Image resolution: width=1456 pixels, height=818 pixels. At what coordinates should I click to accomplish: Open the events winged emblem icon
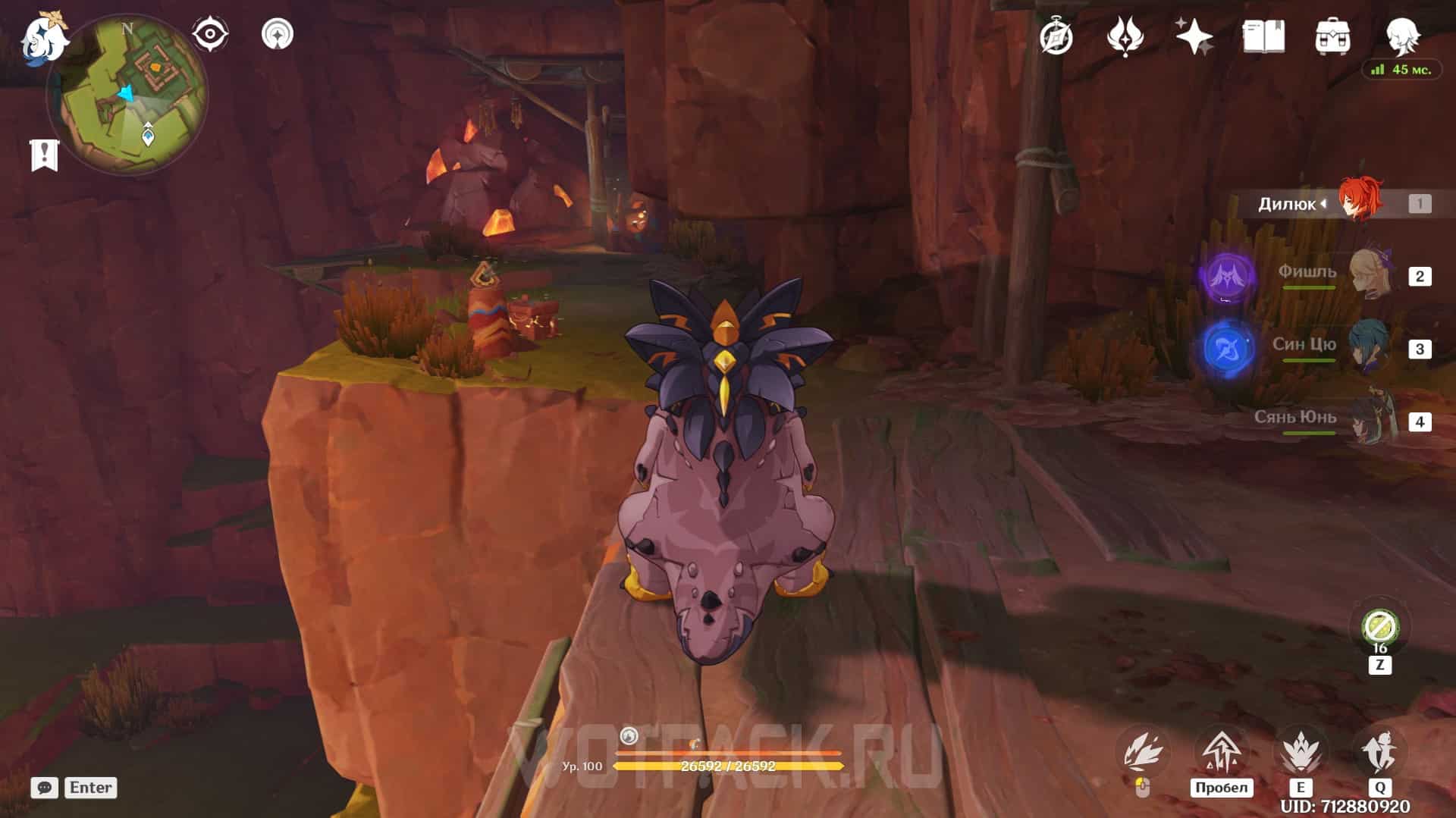tap(1125, 36)
